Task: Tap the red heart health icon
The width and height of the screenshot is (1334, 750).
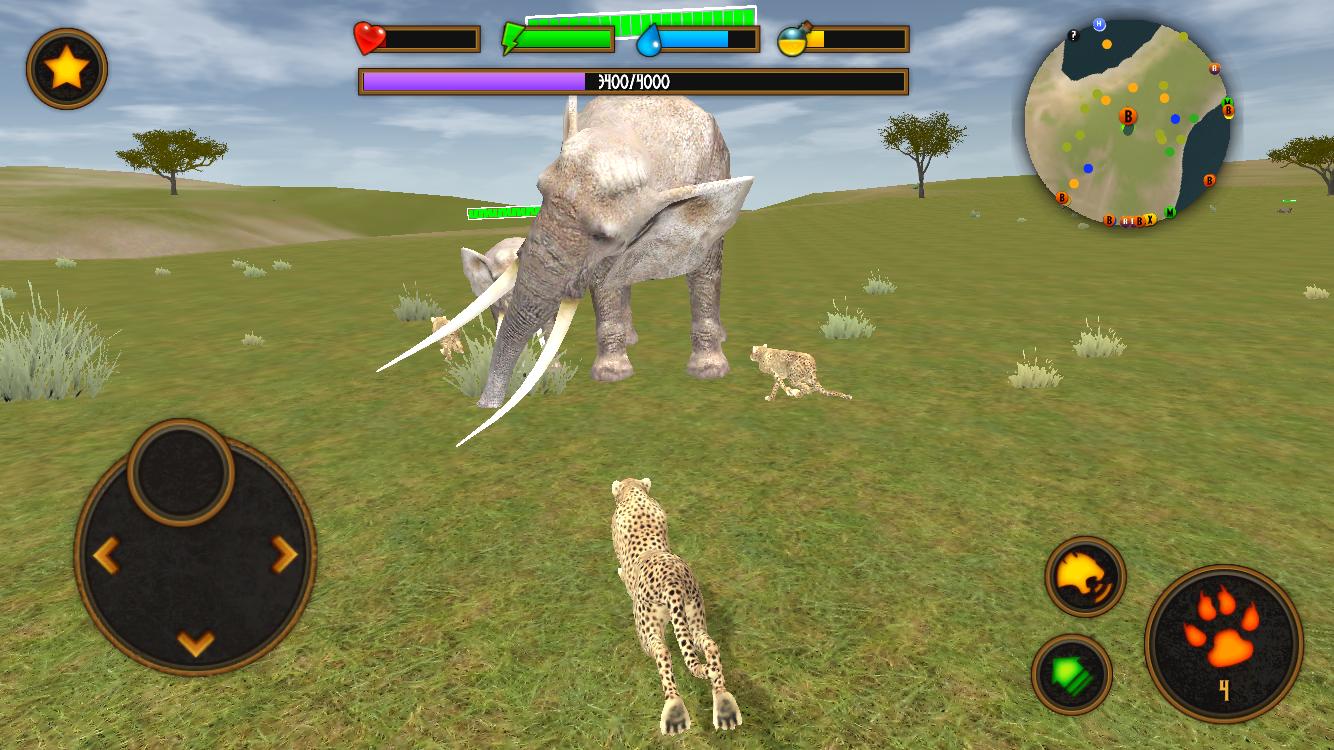Action: (367, 38)
